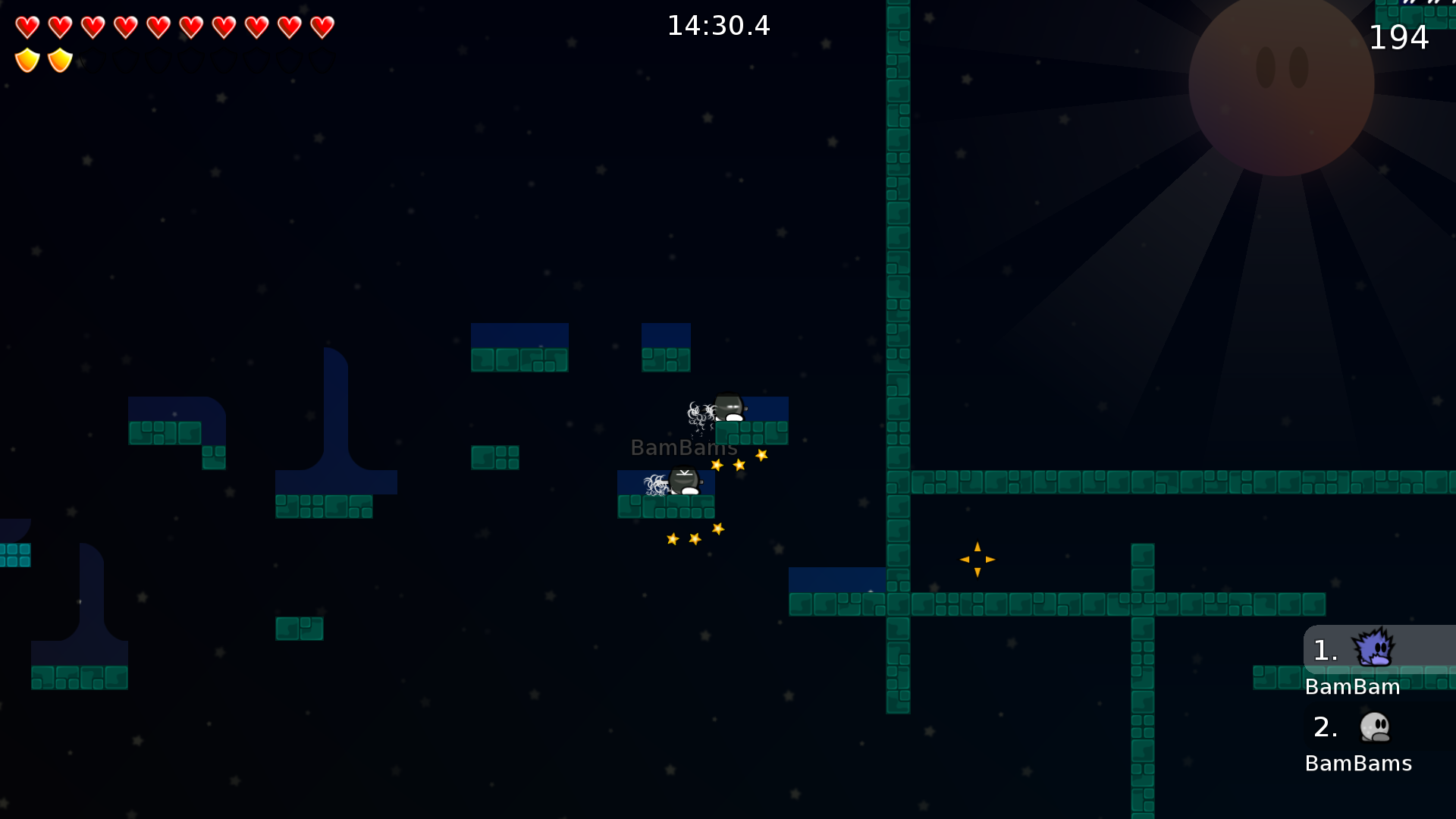Click BamBam's spiky purple avatar in the scoreboard
The height and width of the screenshot is (819, 1456).
point(1376,648)
